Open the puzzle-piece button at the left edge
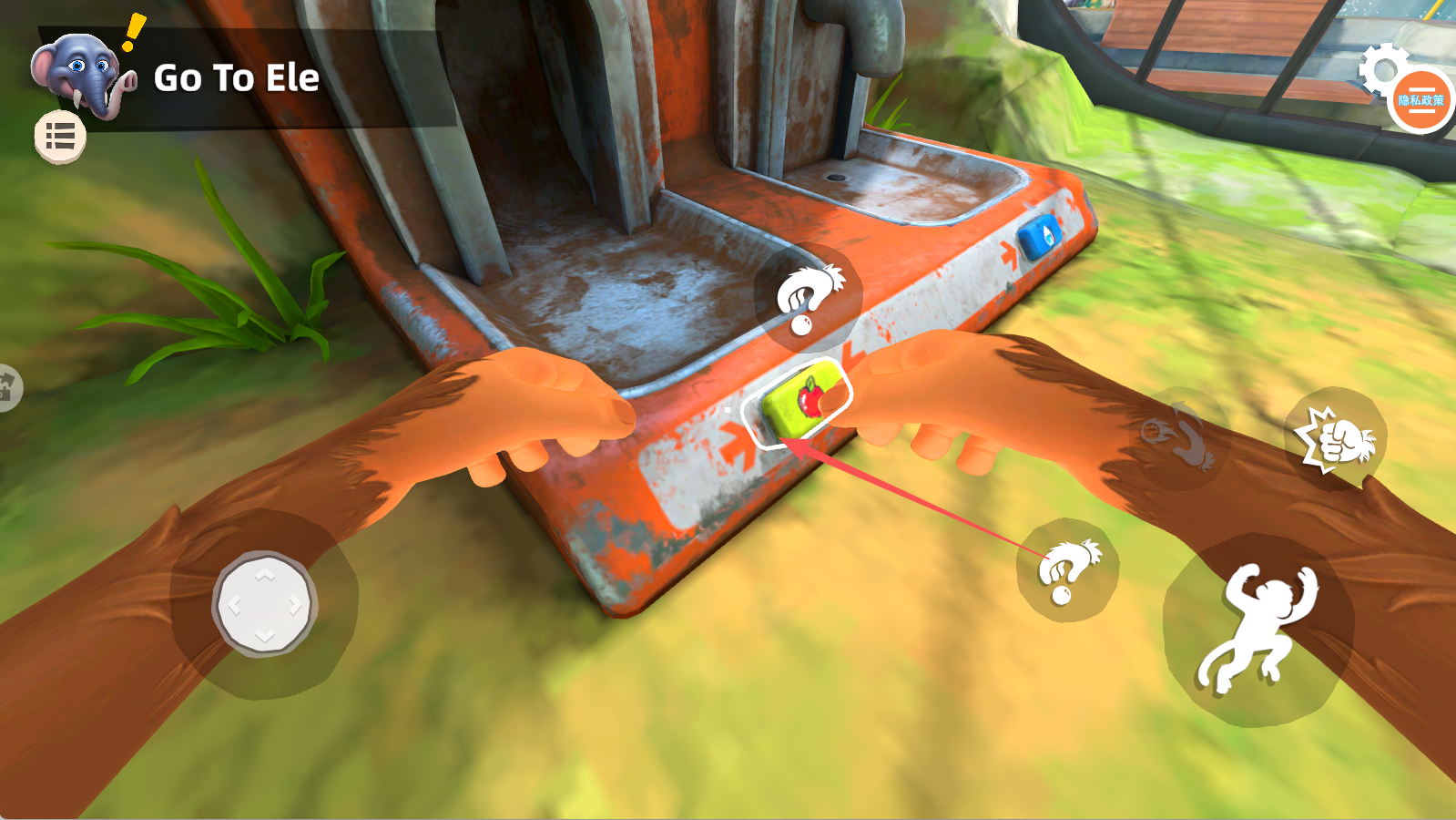The image size is (1456, 820). [x=7, y=388]
